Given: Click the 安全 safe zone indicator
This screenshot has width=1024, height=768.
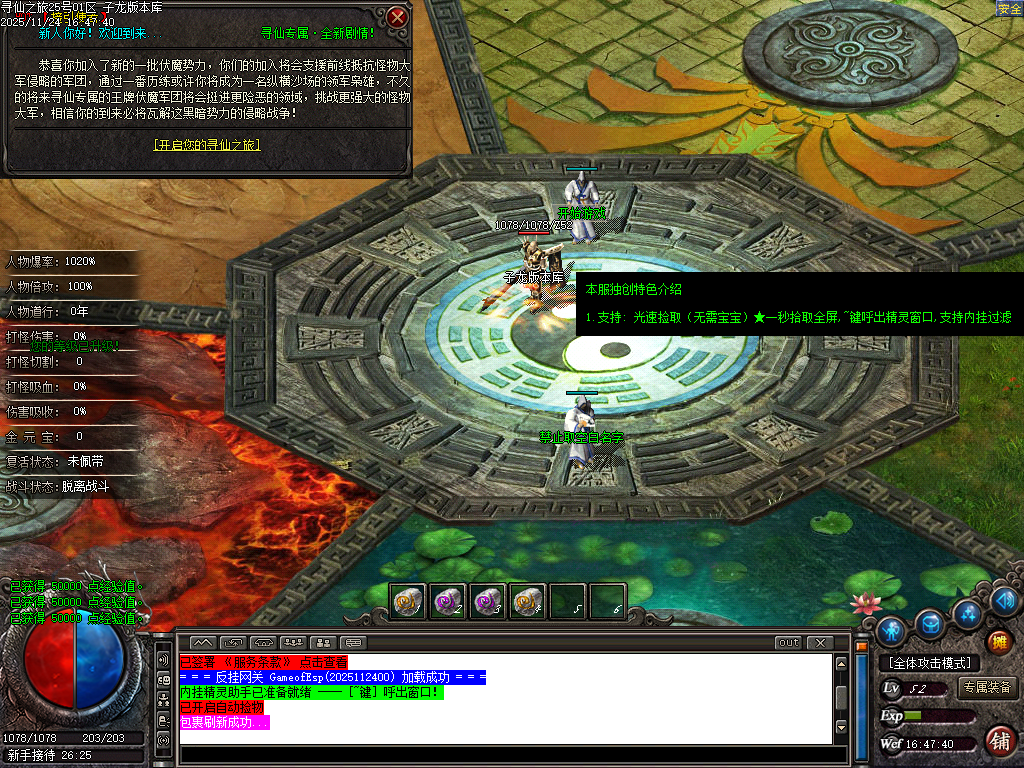Looking at the screenshot, I should (x=1009, y=9).
